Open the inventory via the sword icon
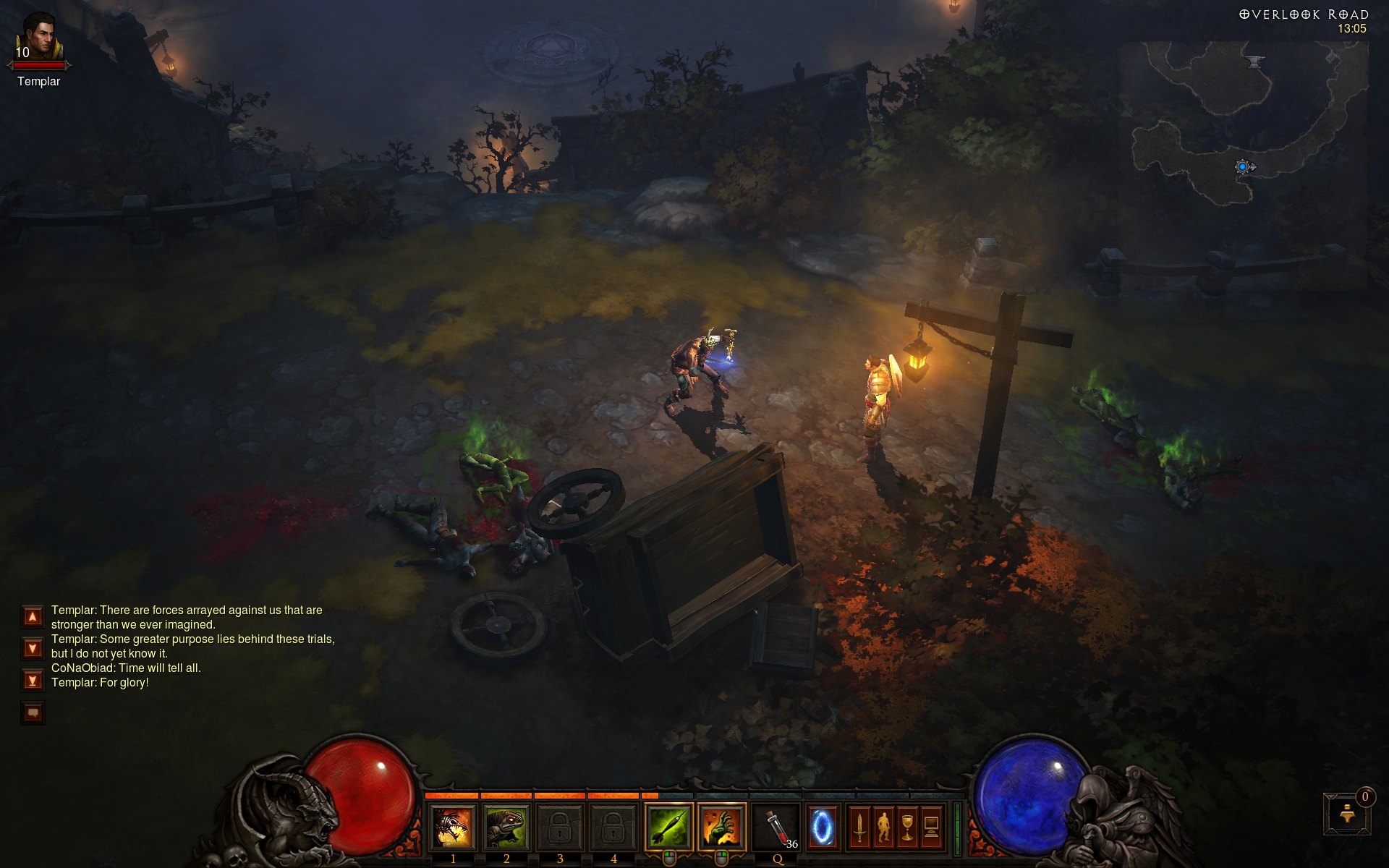Screen dimensions: 1389x868 coord(859,827)
